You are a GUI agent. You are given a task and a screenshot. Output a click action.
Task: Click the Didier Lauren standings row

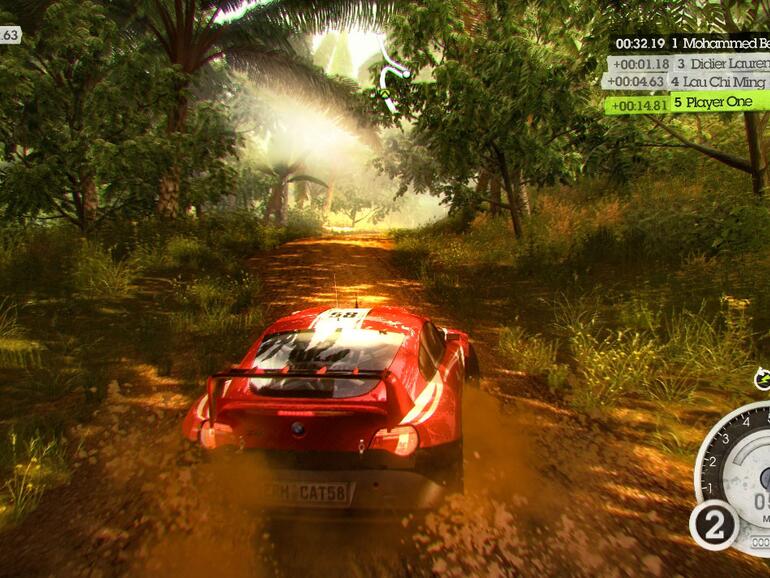pos(690,64)
